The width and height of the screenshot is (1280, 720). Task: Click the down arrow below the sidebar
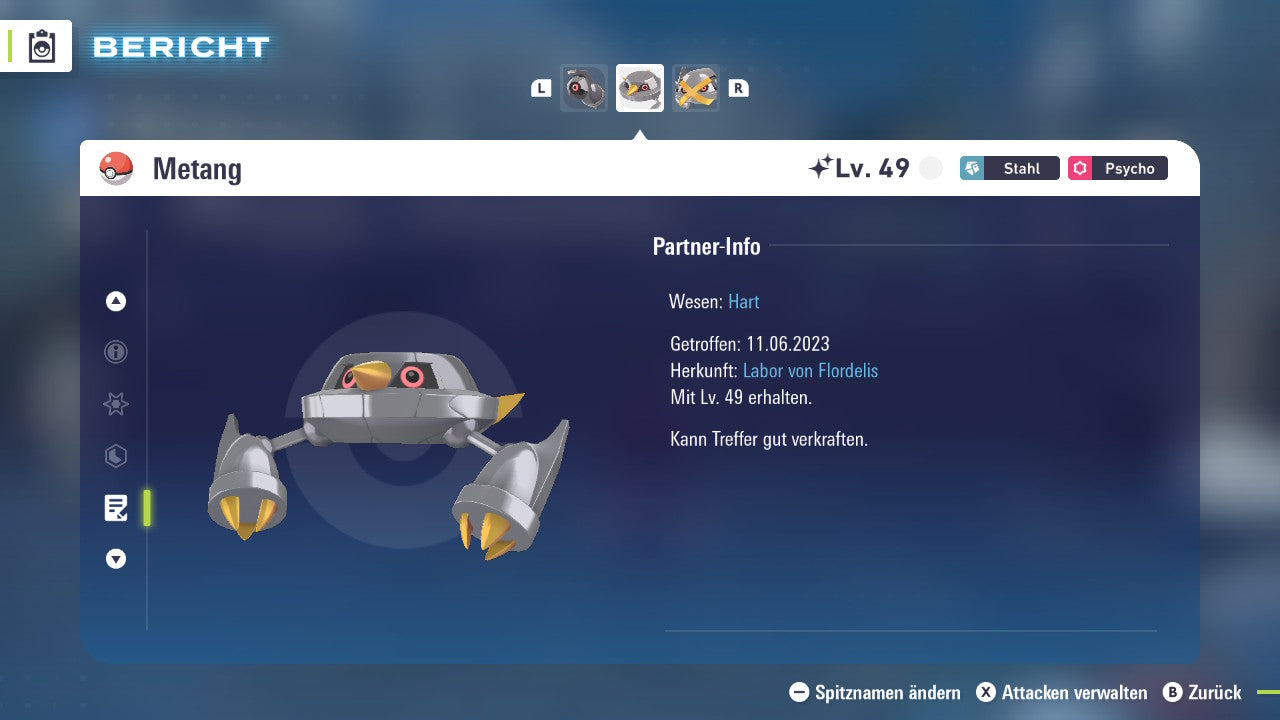(115, 559)
